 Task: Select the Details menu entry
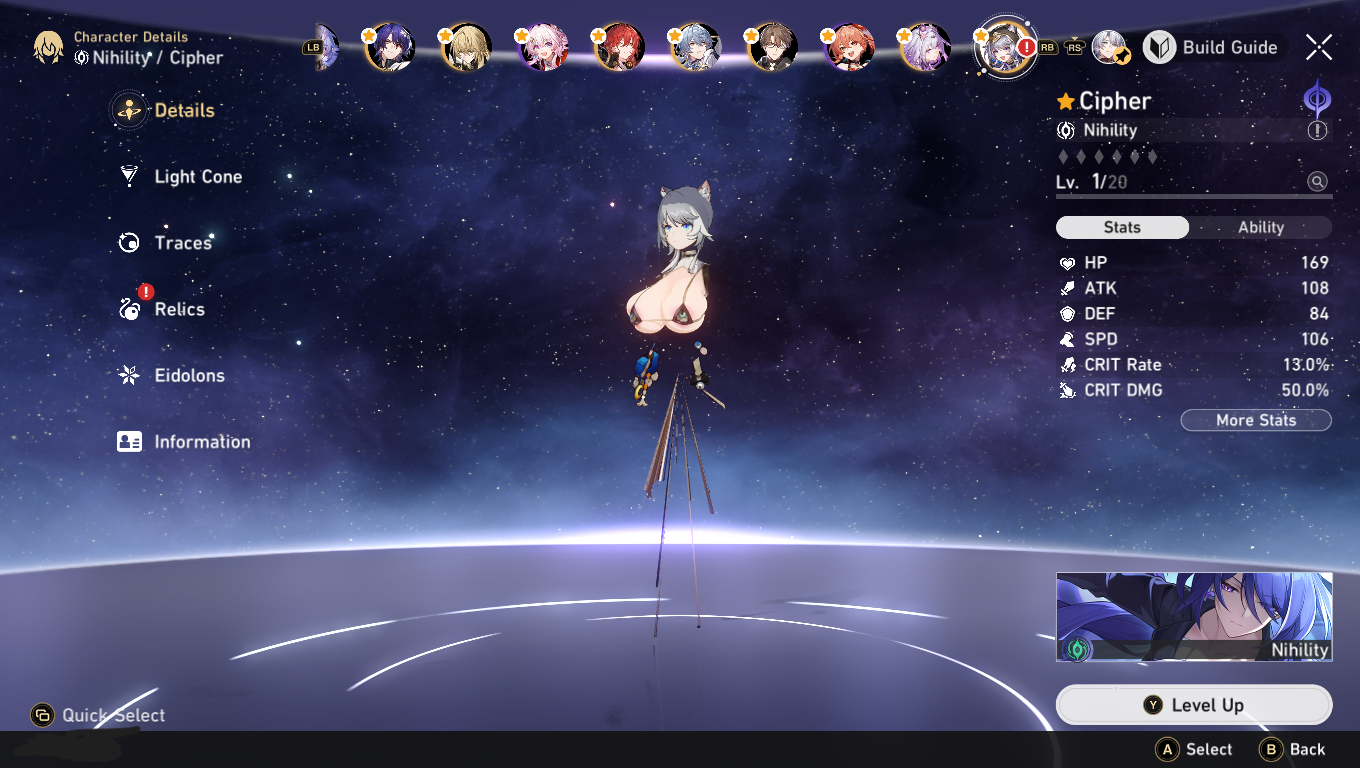tap(183, 110)
